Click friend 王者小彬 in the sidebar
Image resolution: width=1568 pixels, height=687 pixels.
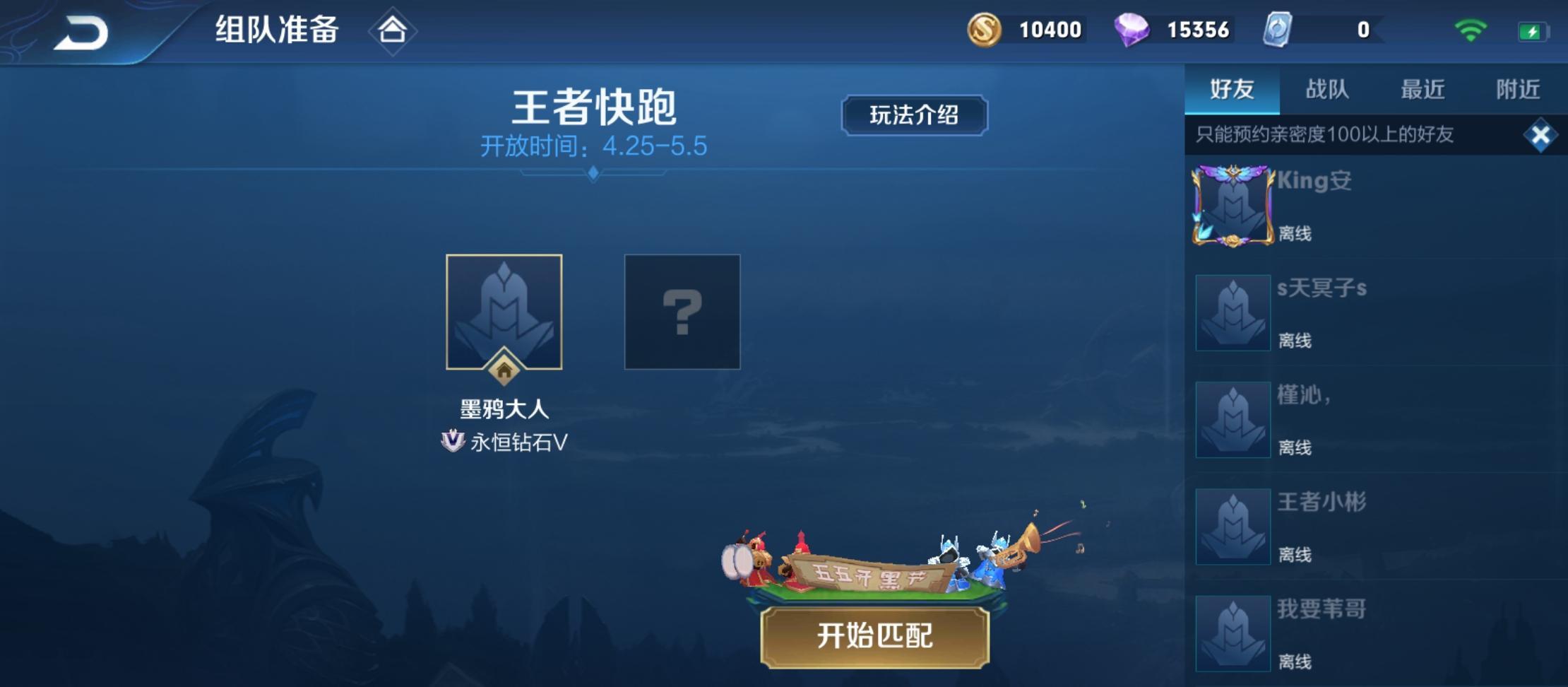[1232, 526]
